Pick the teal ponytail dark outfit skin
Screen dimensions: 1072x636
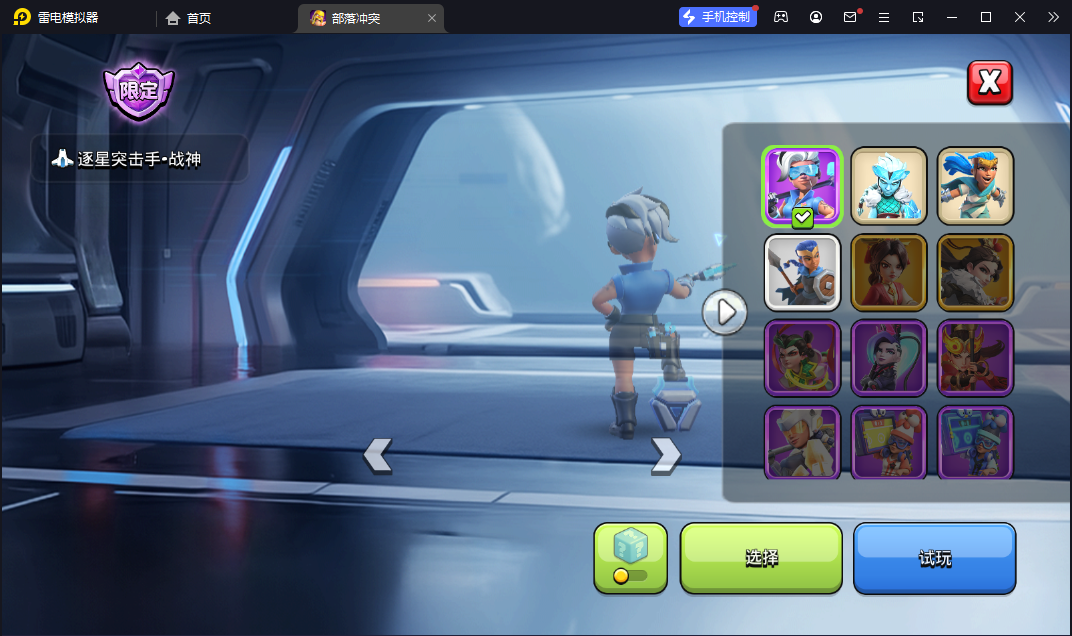click(889, 358)
